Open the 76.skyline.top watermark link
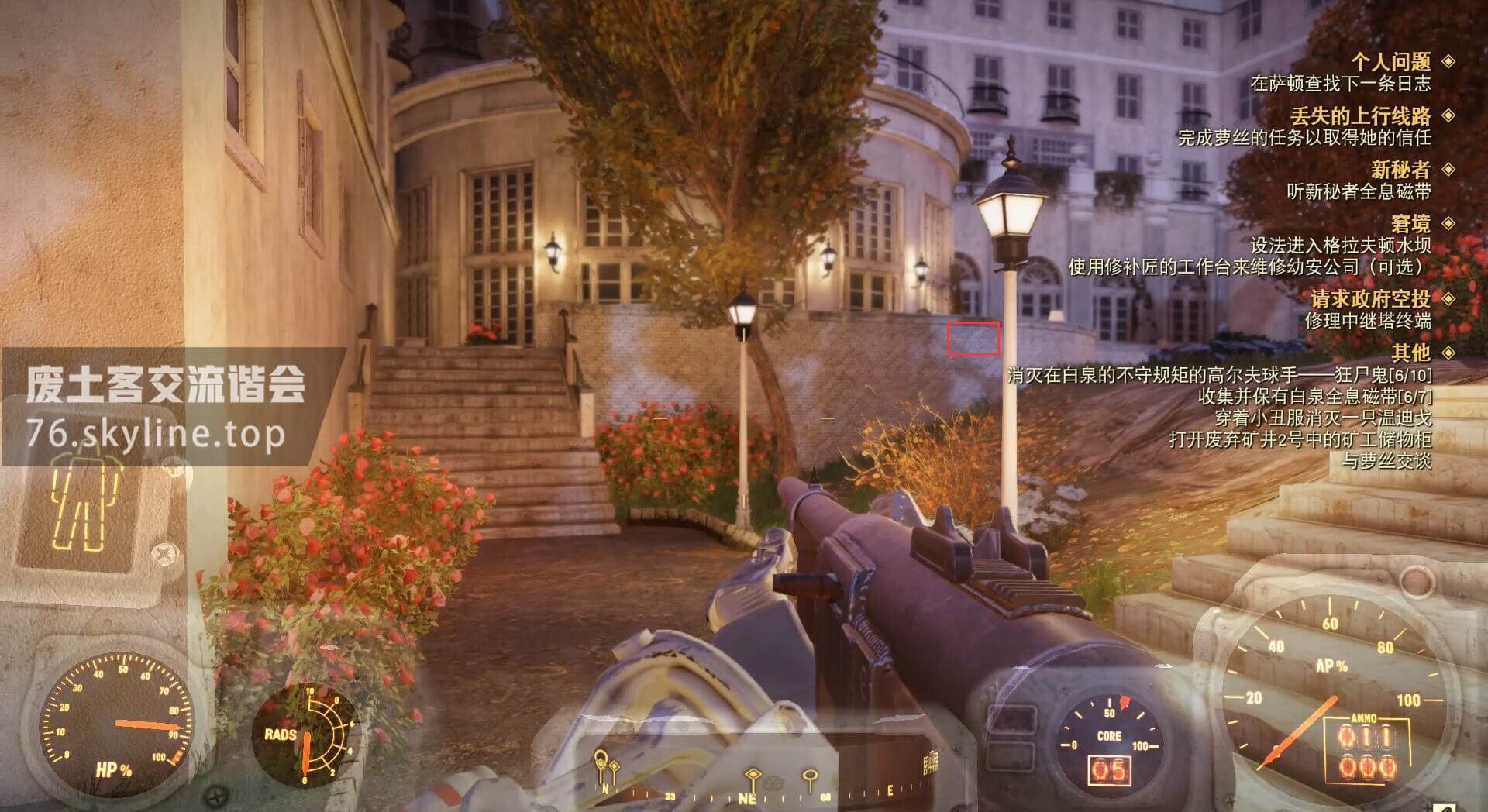 155,434
